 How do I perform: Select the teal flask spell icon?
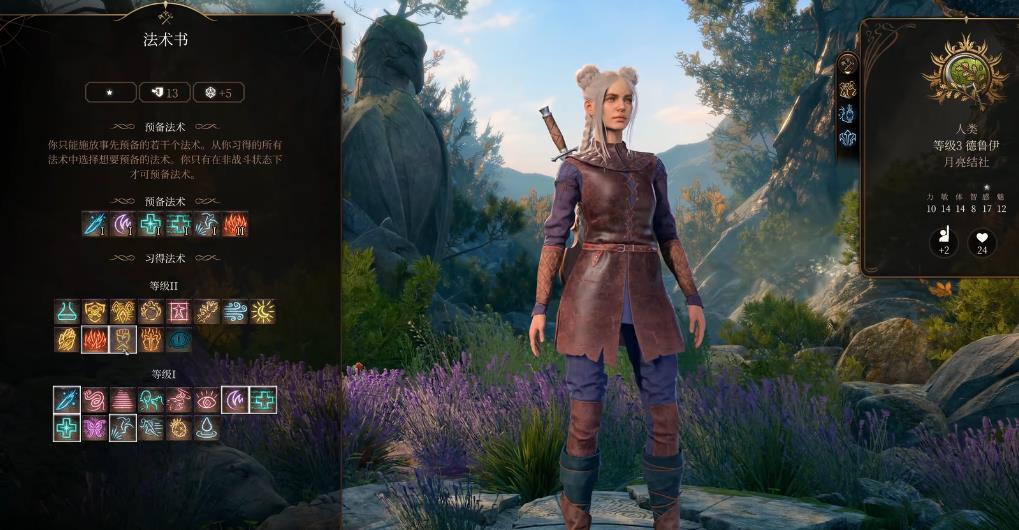coord(67,312)
